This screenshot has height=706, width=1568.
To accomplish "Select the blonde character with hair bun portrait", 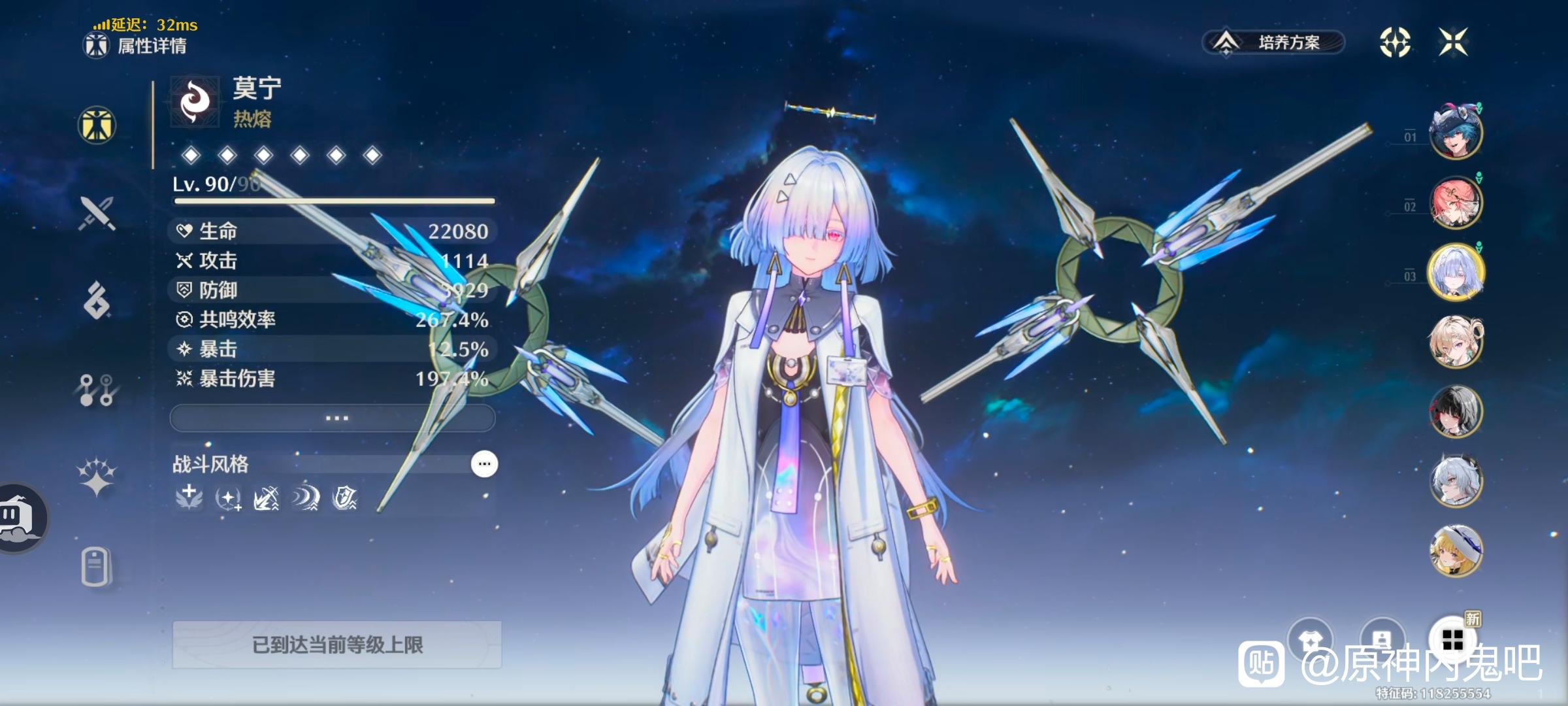I will click(1455, 341).
